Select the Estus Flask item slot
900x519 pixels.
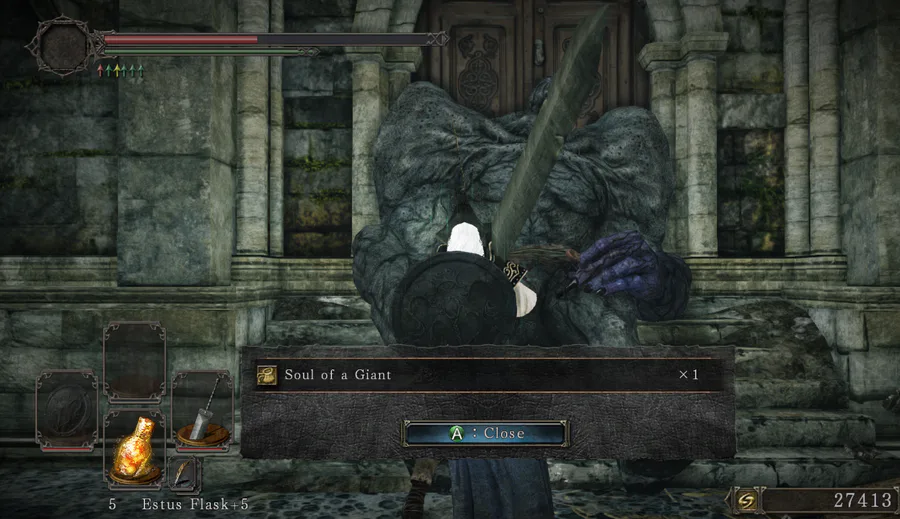click(134, 449)
